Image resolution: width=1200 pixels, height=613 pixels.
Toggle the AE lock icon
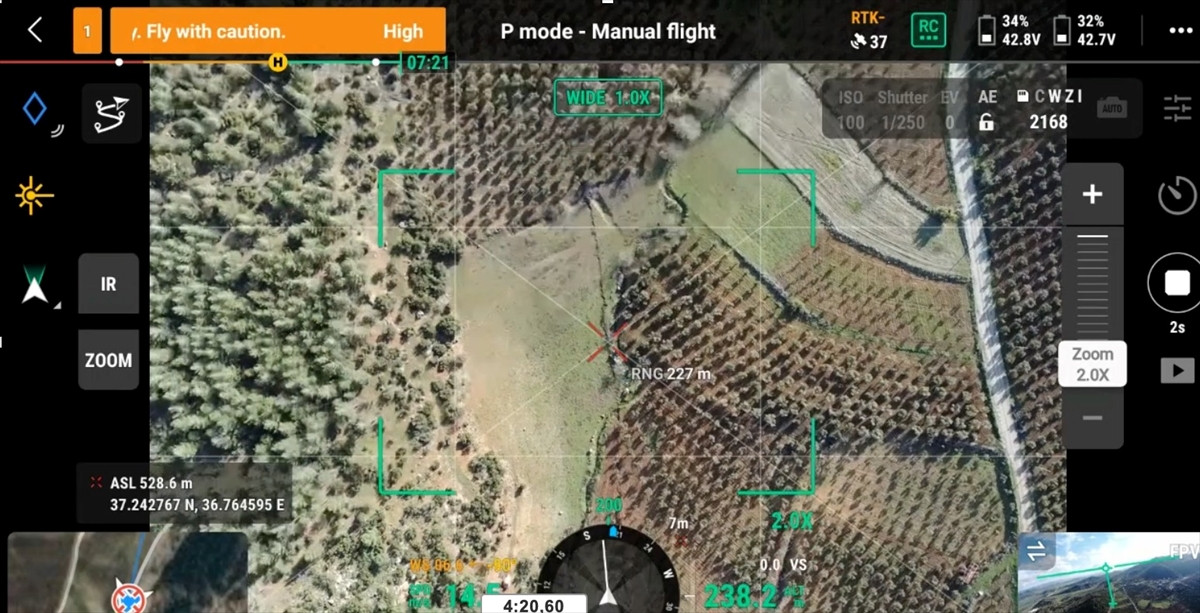pyautogui.click(x=987, y=122)
